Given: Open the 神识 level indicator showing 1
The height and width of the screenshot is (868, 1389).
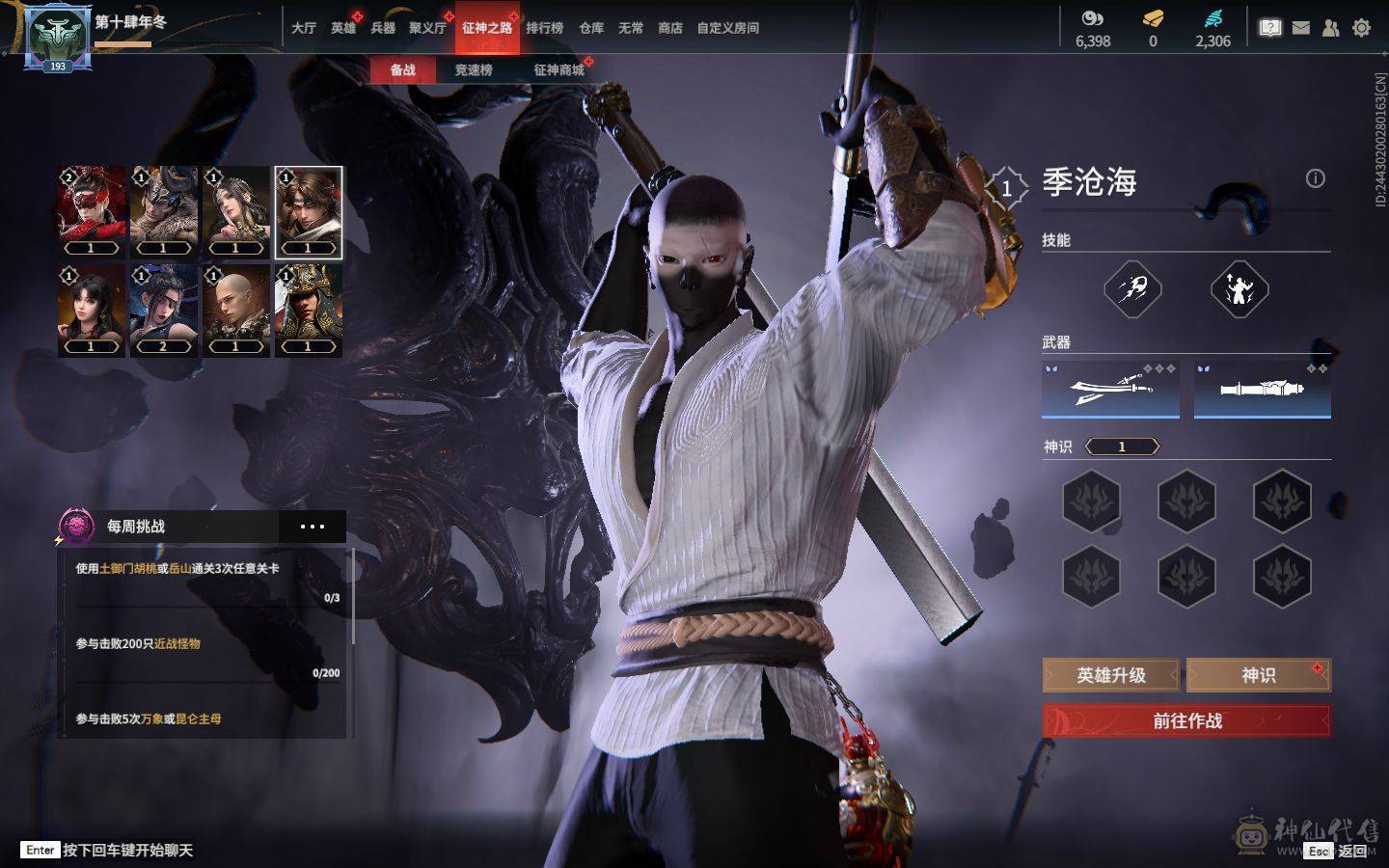Looking at the screenshot, I should [1122, 446].
